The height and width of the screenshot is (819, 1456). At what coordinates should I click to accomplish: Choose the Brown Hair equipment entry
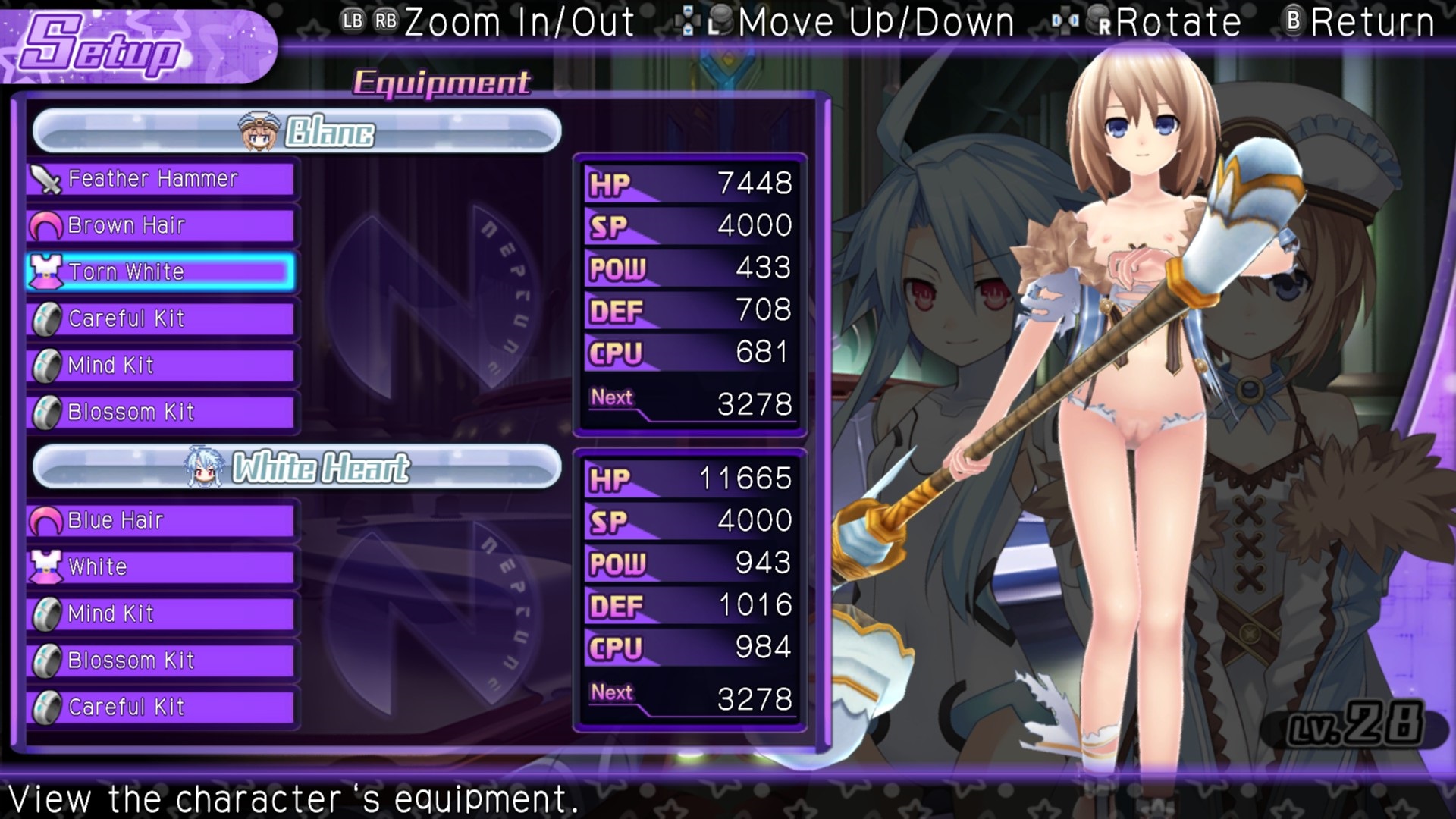click(x=161, y=226)
